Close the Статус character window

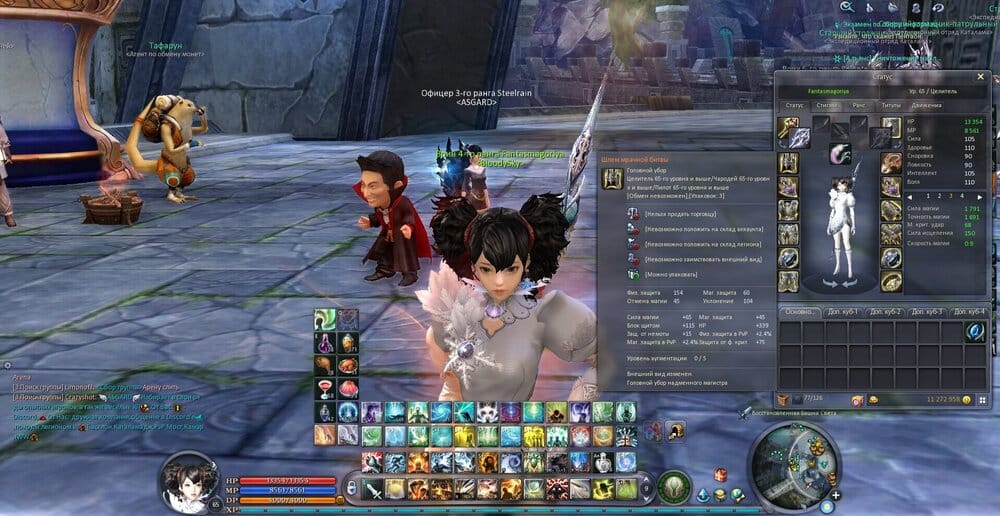coord(980,77)
